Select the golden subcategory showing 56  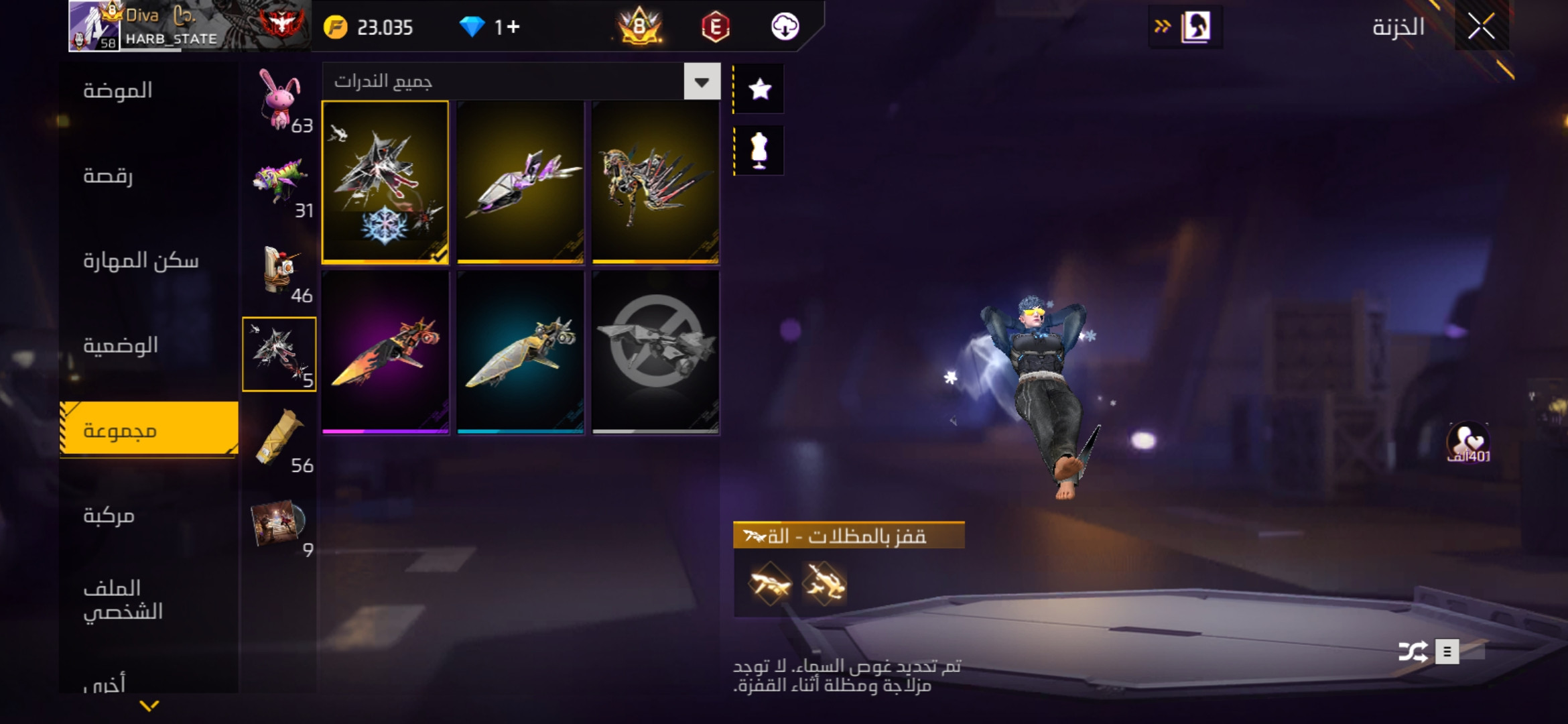280,440
